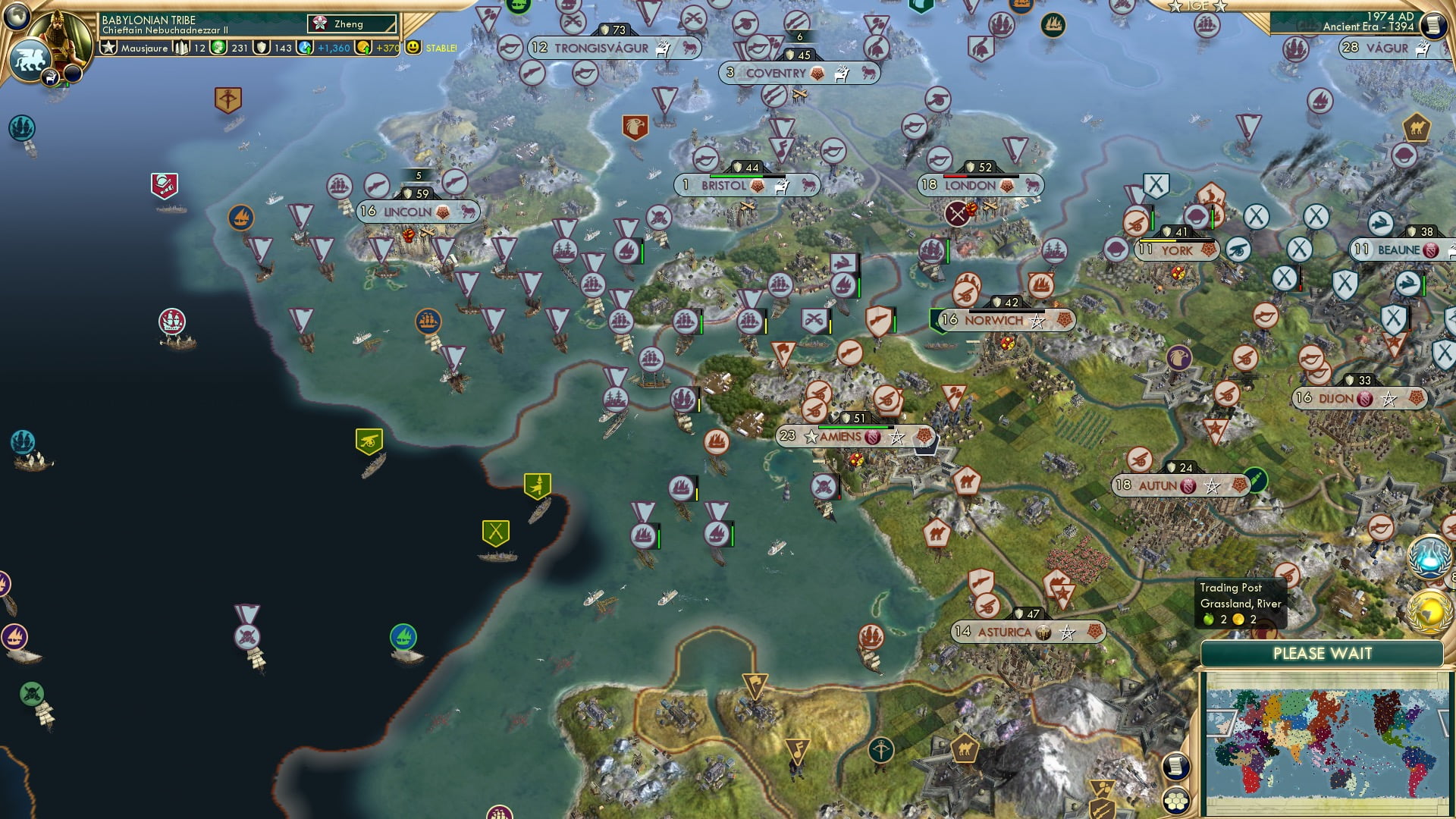Click the social policies scroll icon bottom right
1456x819 pixels.
pyautogui.click(x=1177, y=766)
